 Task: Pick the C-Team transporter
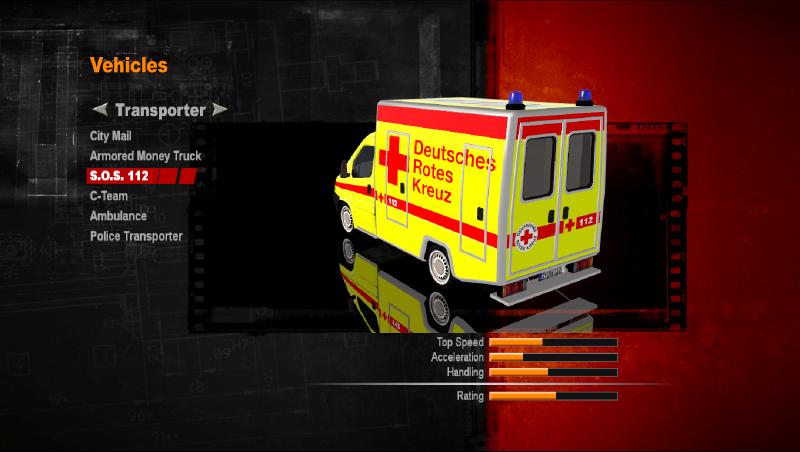click(x=108, y=196)
